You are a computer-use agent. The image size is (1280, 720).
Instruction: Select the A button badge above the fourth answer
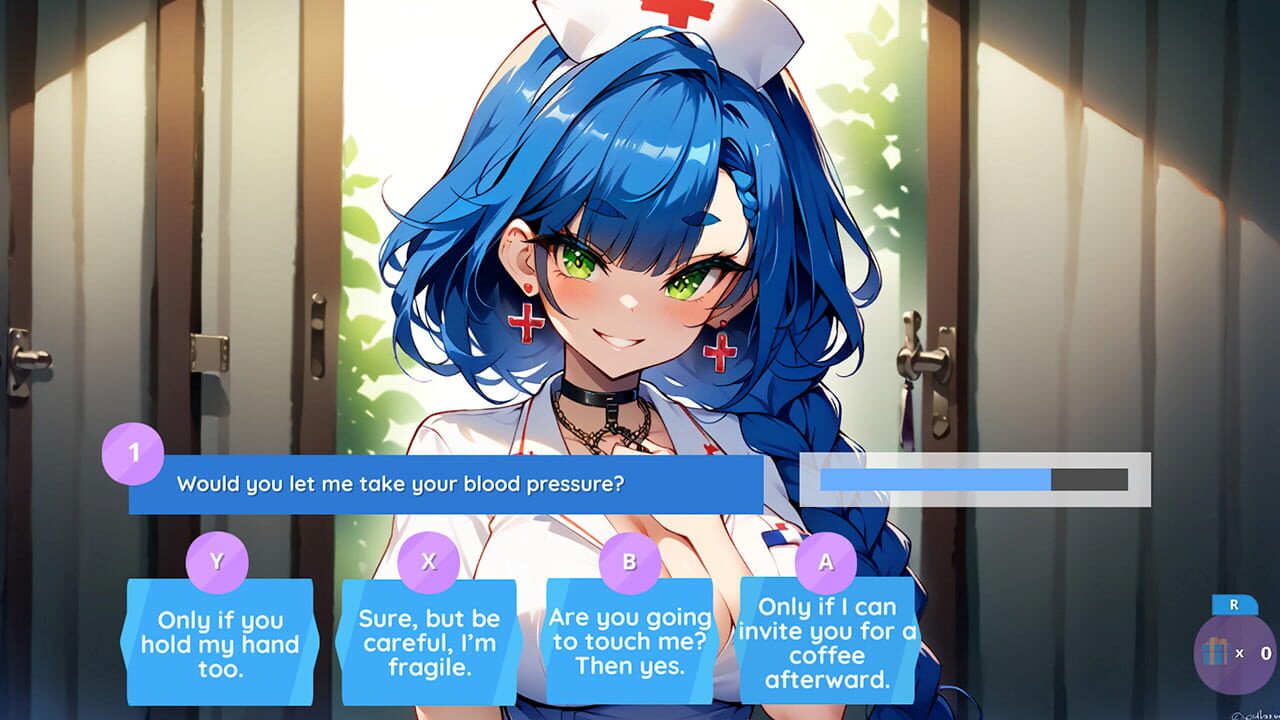coord(824,563)
